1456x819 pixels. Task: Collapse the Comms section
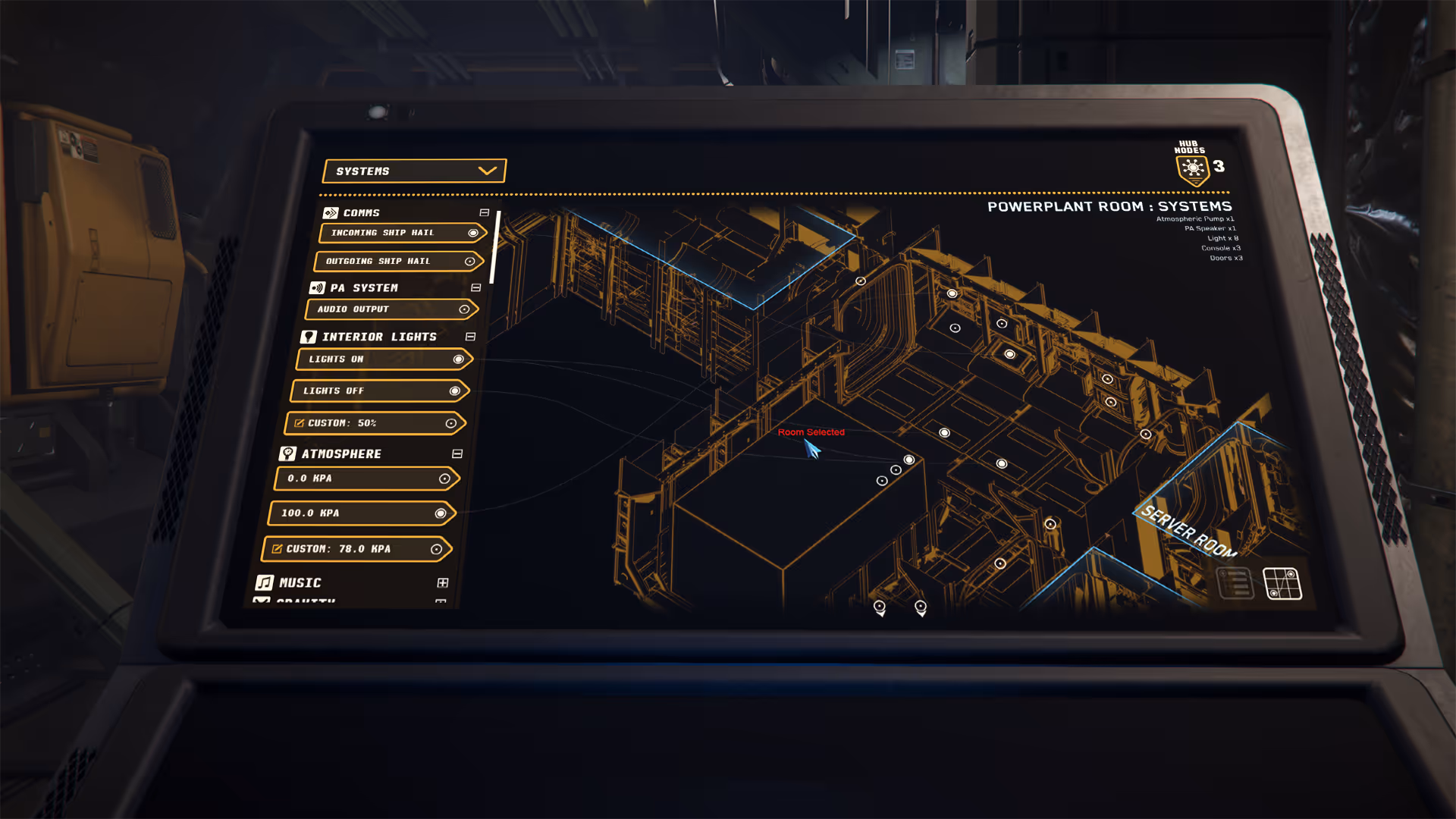(x=485, y=213)
